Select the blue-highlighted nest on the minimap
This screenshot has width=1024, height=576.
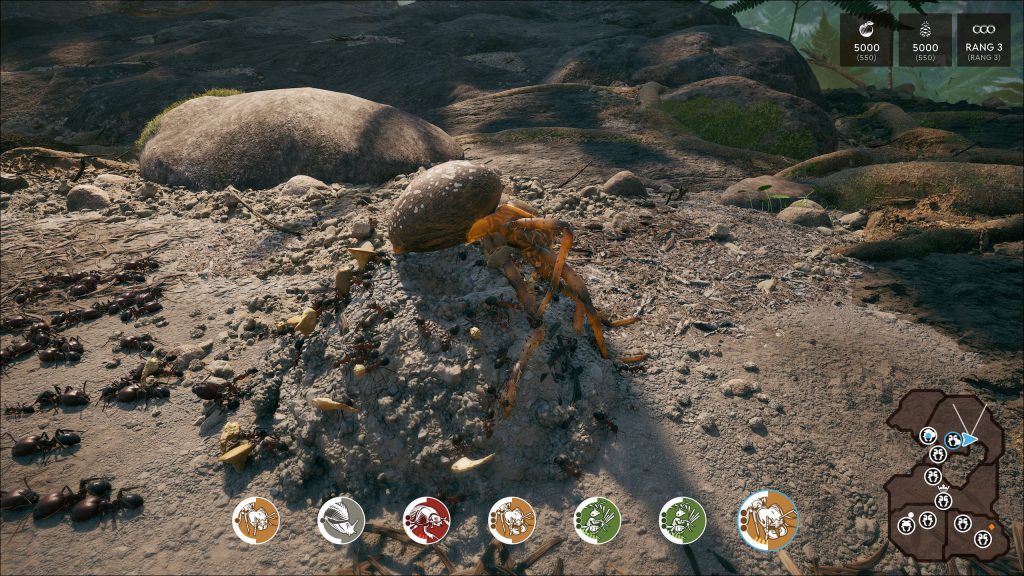(954, 439)
